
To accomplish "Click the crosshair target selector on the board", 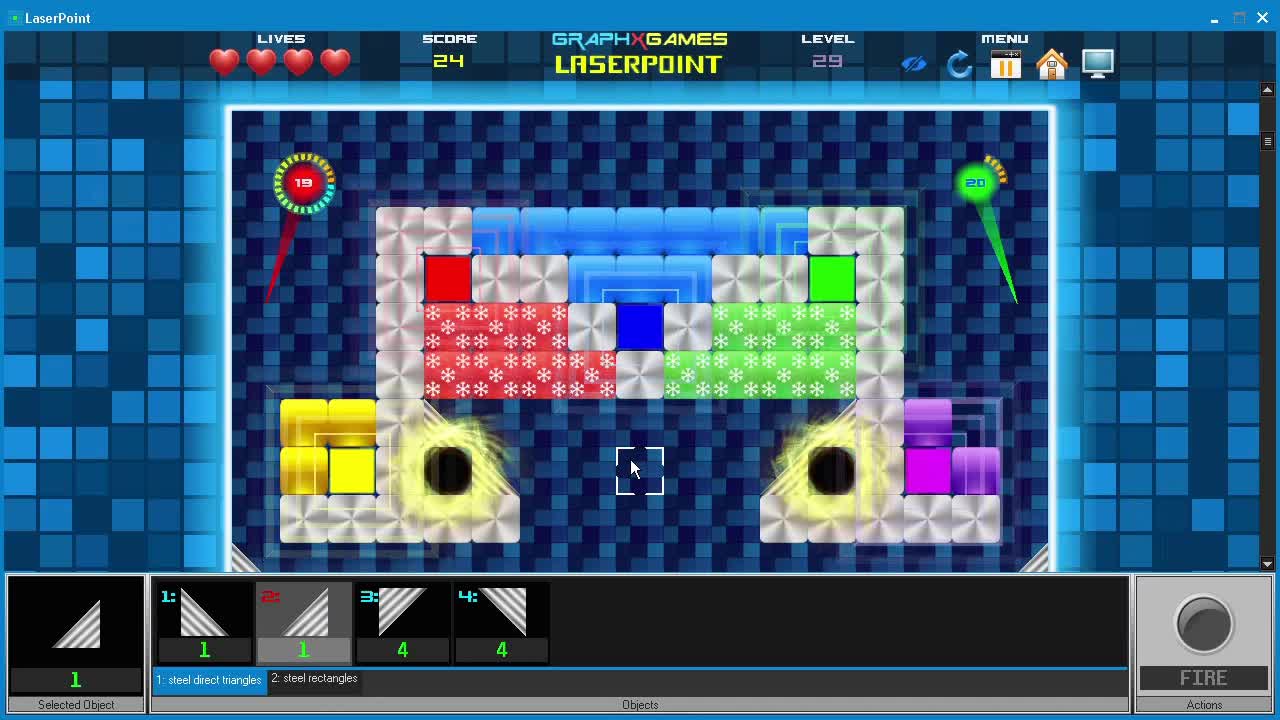I will pos(639,470).
